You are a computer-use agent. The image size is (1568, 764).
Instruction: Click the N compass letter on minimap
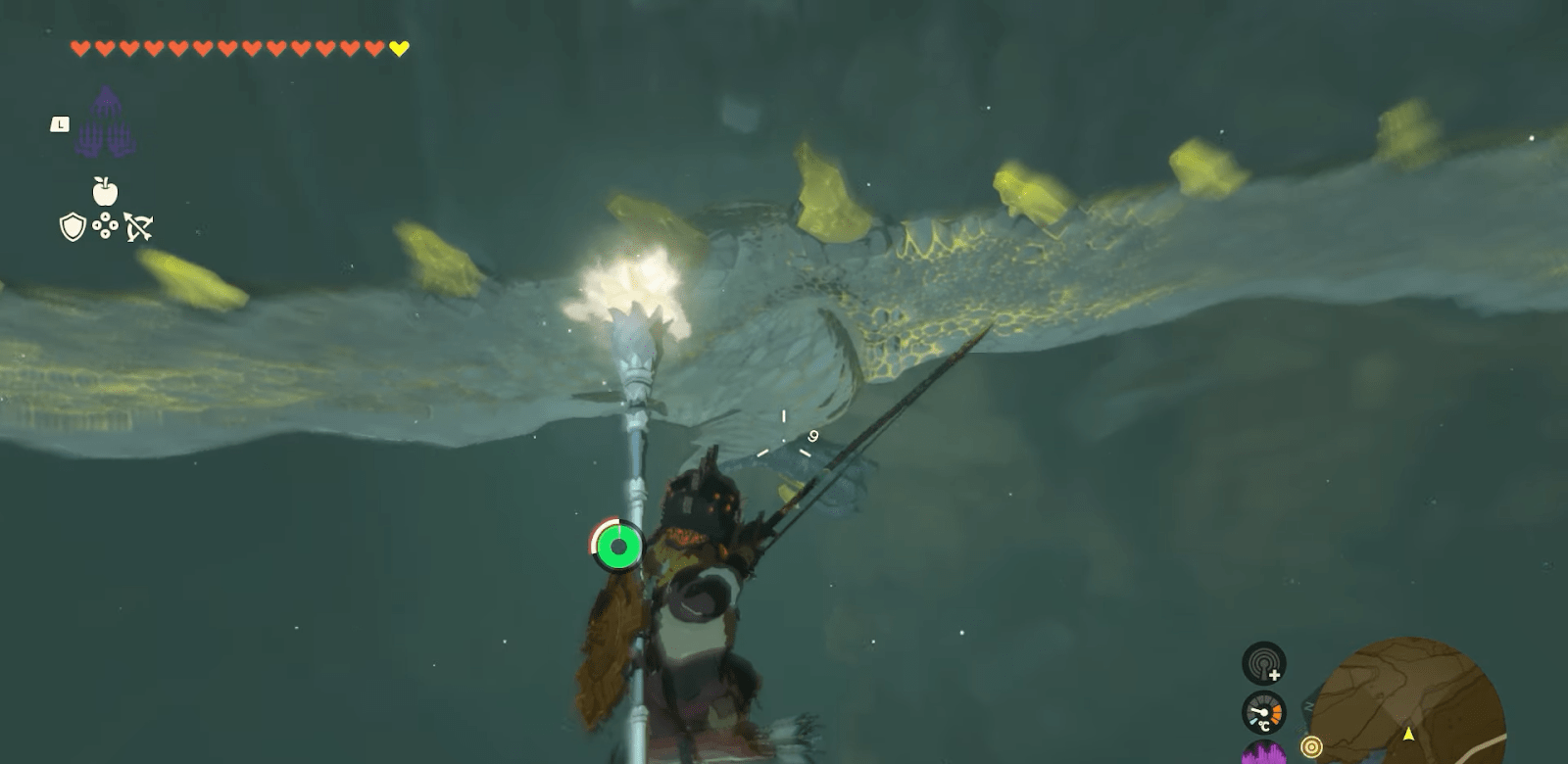(x=1309, y=704)
